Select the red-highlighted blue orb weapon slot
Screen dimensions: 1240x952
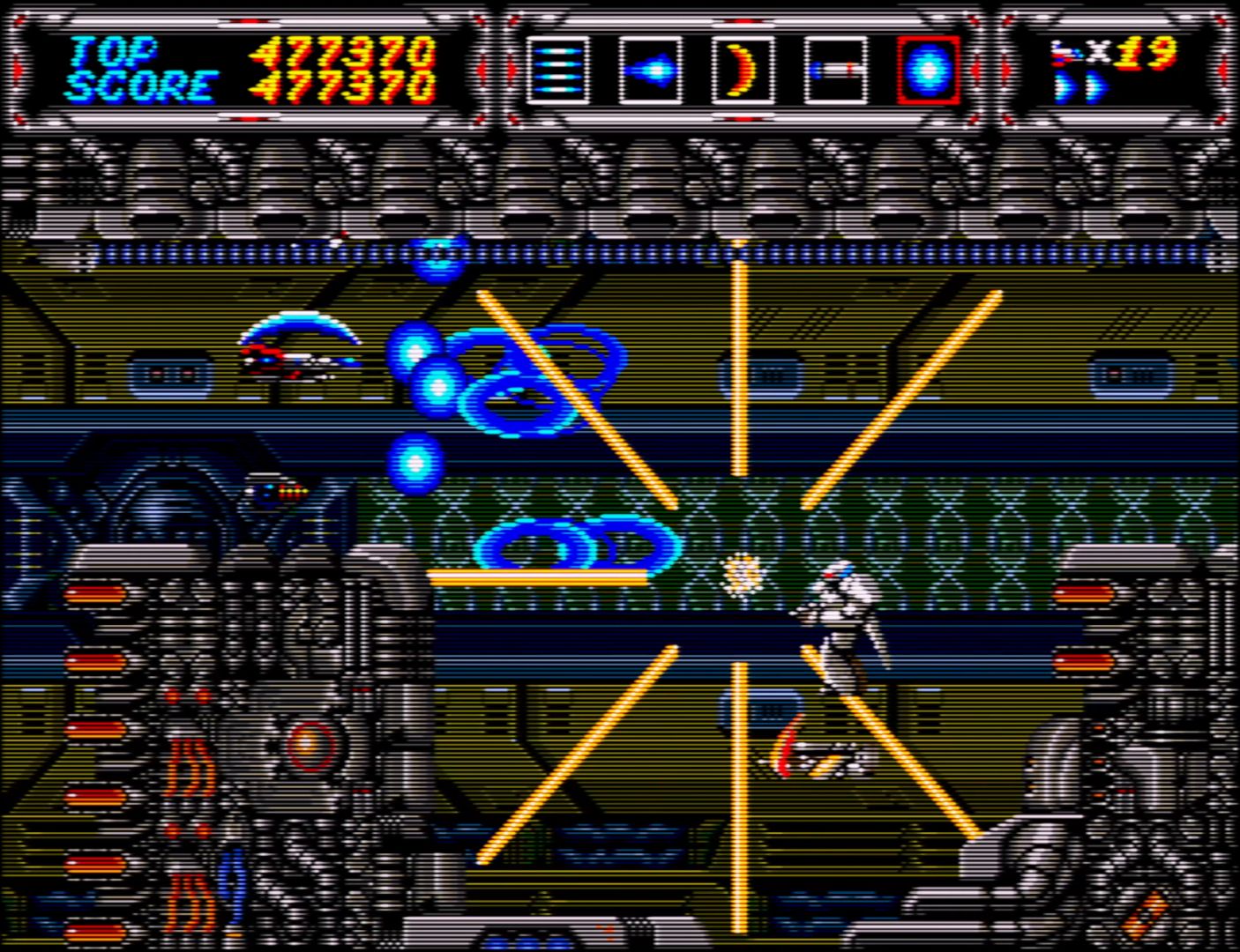(x=928, y=70)
